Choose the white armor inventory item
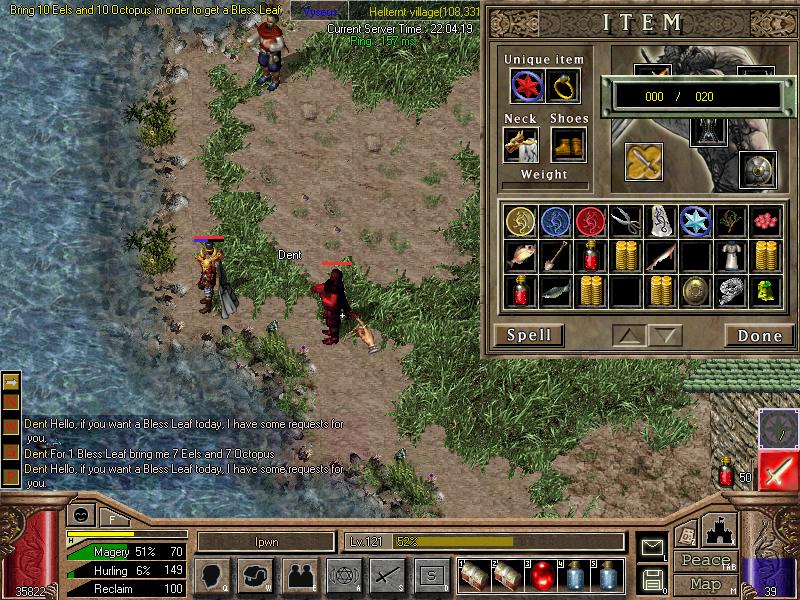This screenshot has height=600, width=800. (732, 256)
